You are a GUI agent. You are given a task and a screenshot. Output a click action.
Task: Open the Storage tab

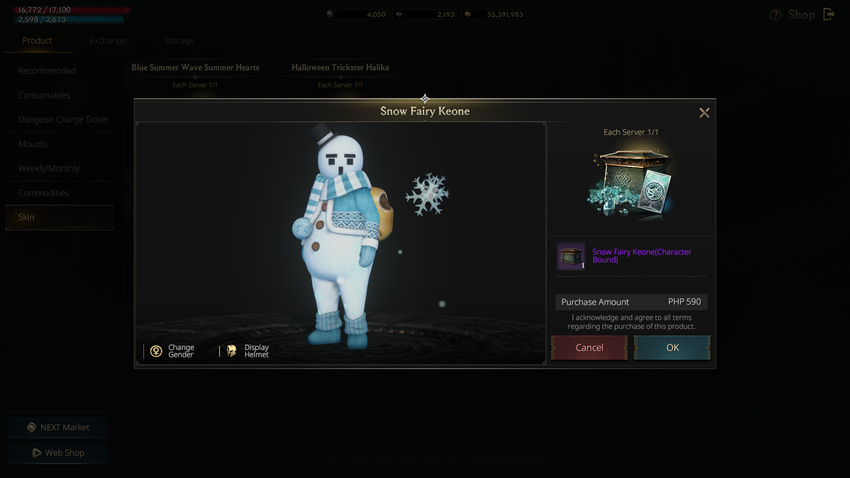pyautogui.click(x=178, y=41)
